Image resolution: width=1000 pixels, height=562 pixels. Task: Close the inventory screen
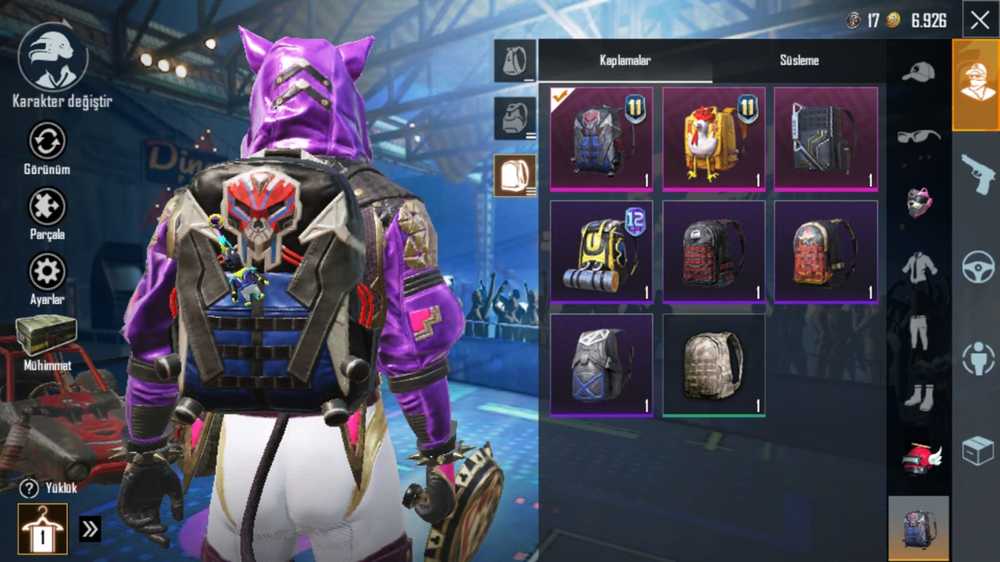coord(978,19)
